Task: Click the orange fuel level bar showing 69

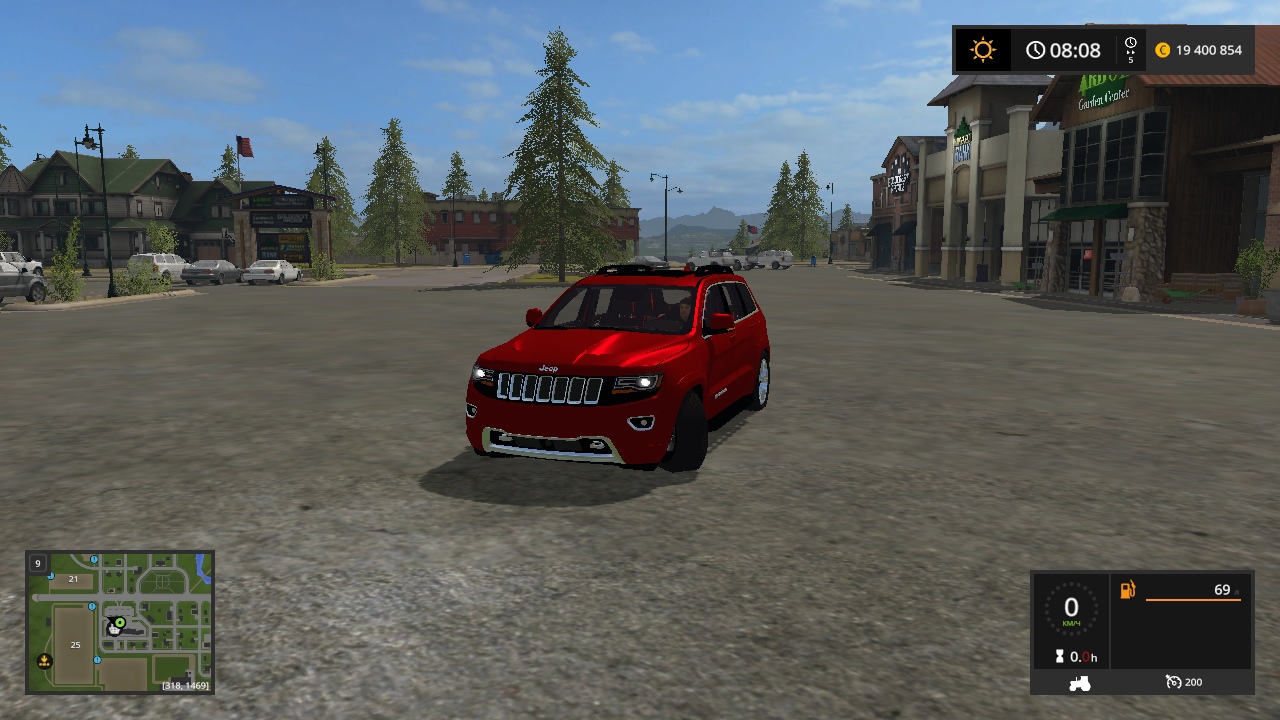Action: (1194, 600)
